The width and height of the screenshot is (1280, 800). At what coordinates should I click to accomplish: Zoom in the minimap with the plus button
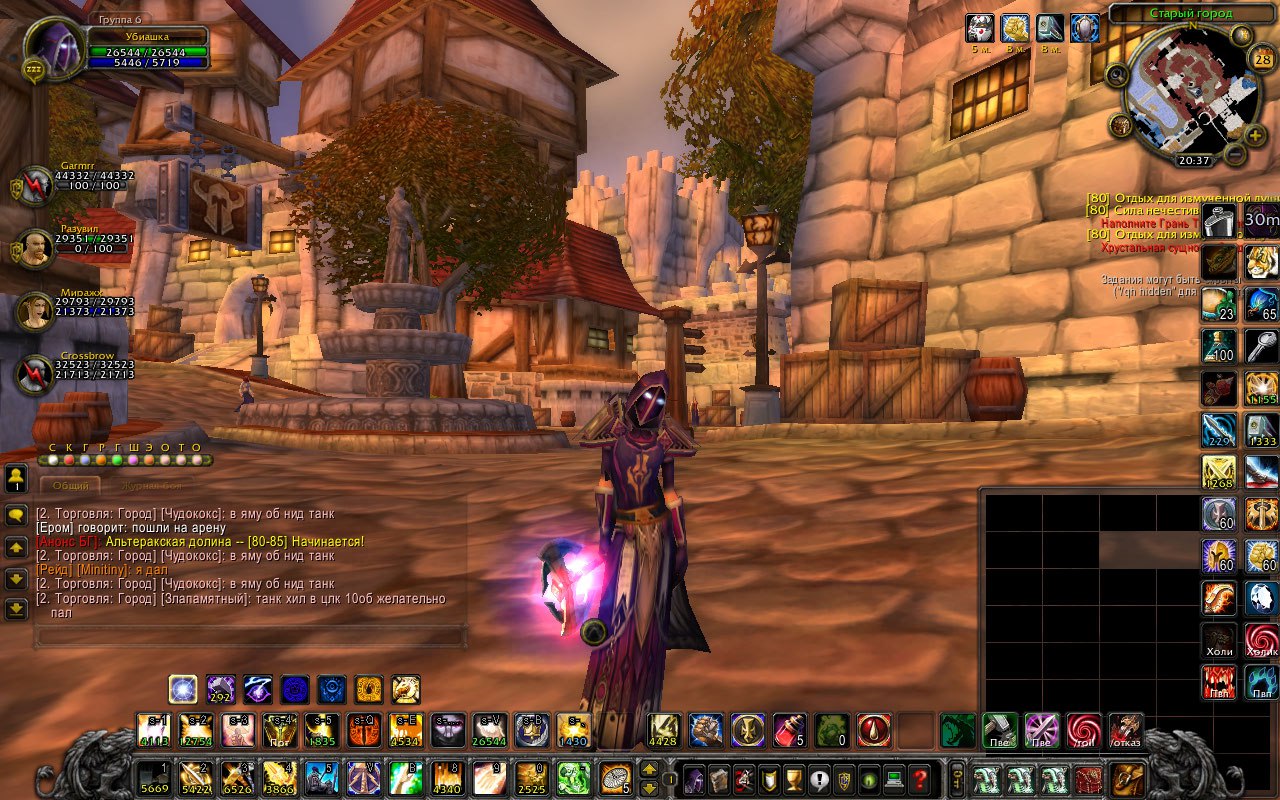(x=1256, y=134)
